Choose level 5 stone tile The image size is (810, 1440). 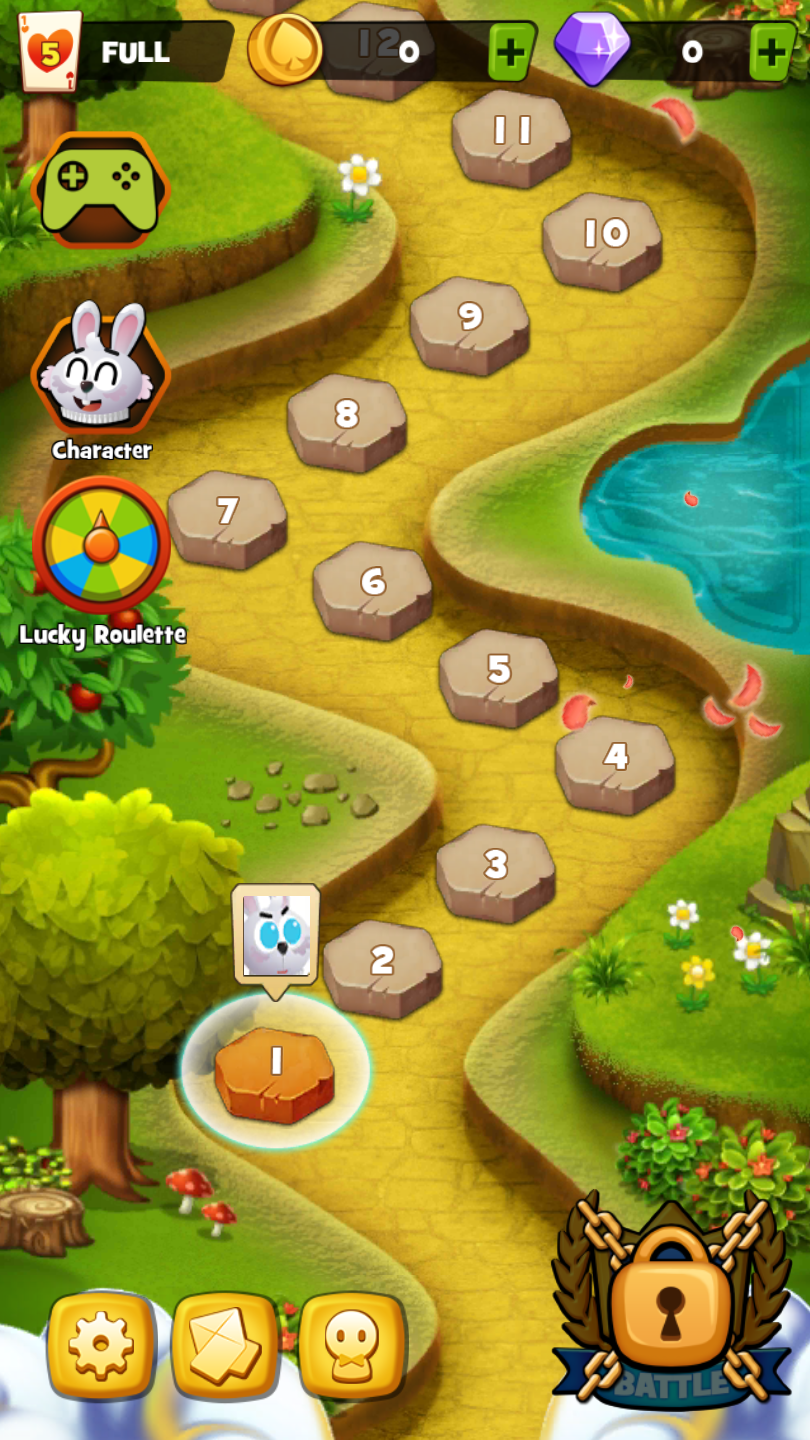pyautogui.click(x=499, y=673)
